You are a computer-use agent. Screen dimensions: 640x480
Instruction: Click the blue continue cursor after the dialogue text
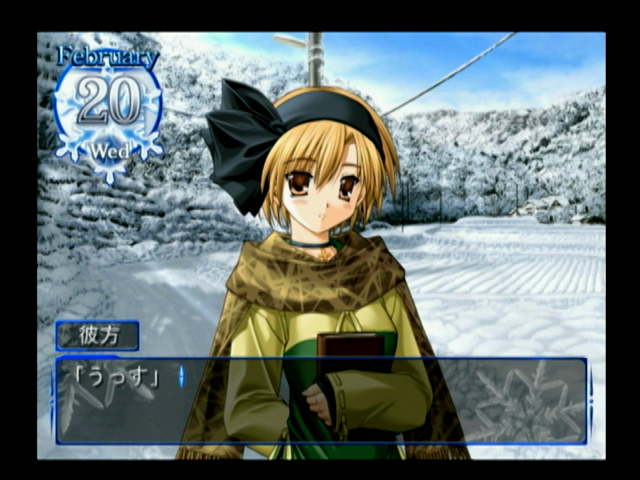[x=181, y=378]
